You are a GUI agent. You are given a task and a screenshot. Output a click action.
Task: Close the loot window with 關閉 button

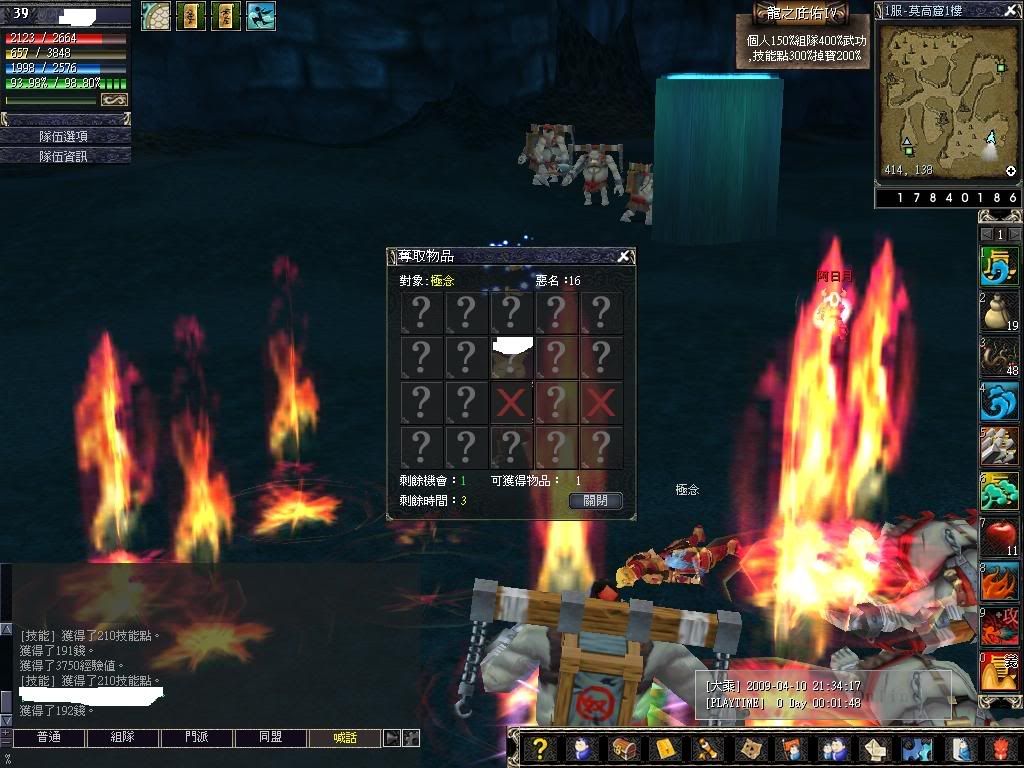596,500
